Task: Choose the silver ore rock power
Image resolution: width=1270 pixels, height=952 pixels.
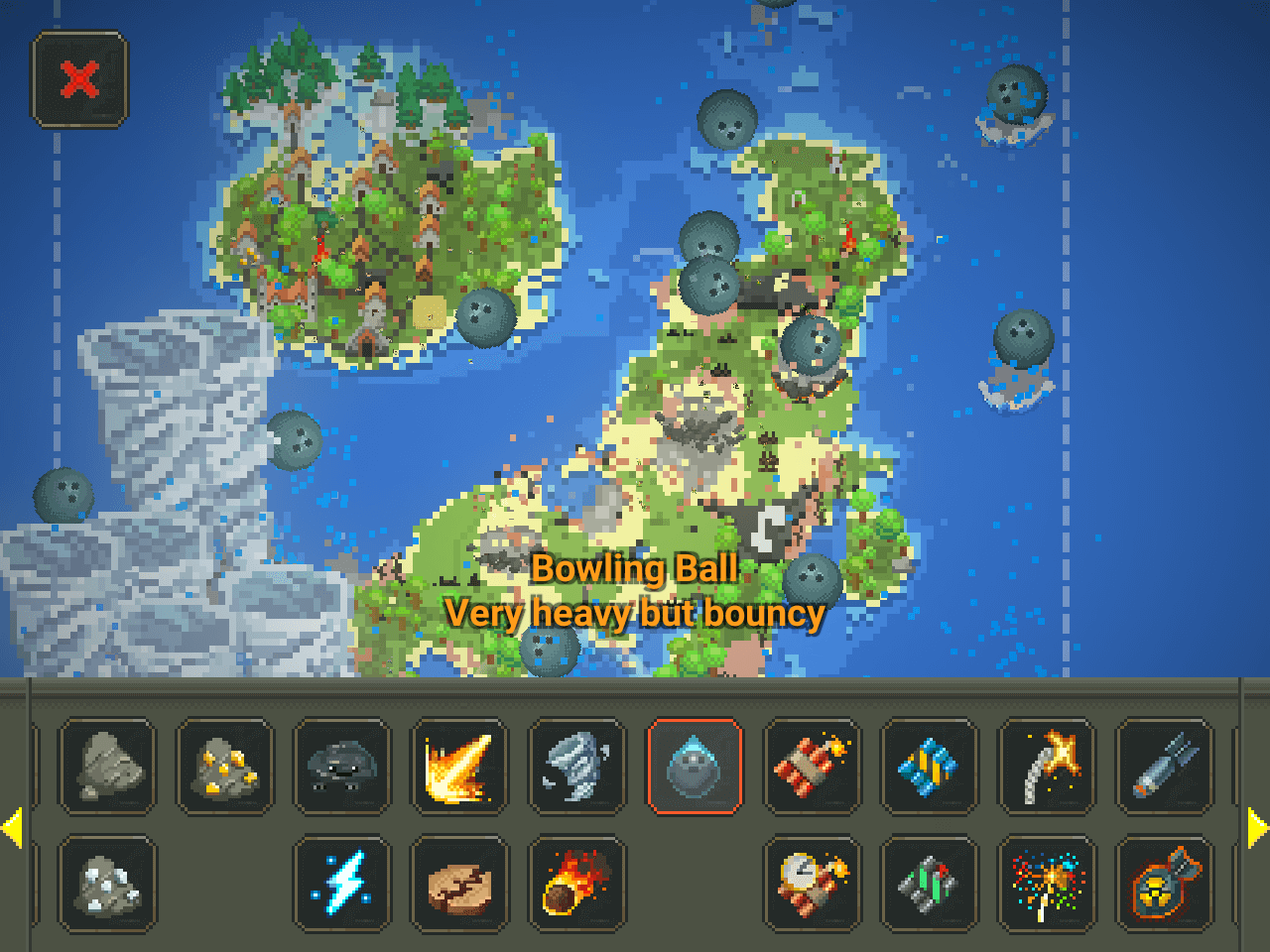Action: point(107,884)
